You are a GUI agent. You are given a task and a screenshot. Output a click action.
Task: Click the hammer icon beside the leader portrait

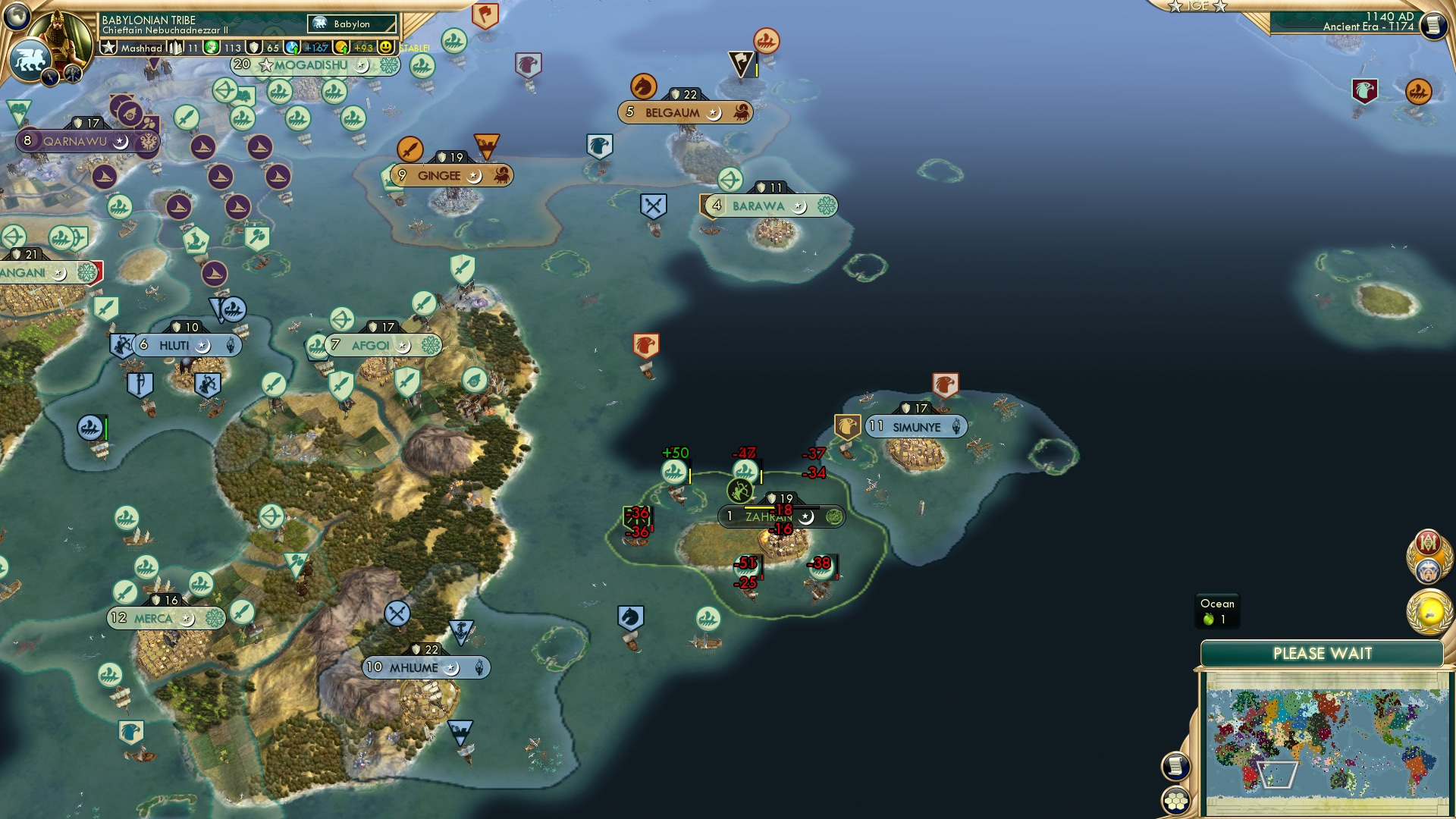72,74
